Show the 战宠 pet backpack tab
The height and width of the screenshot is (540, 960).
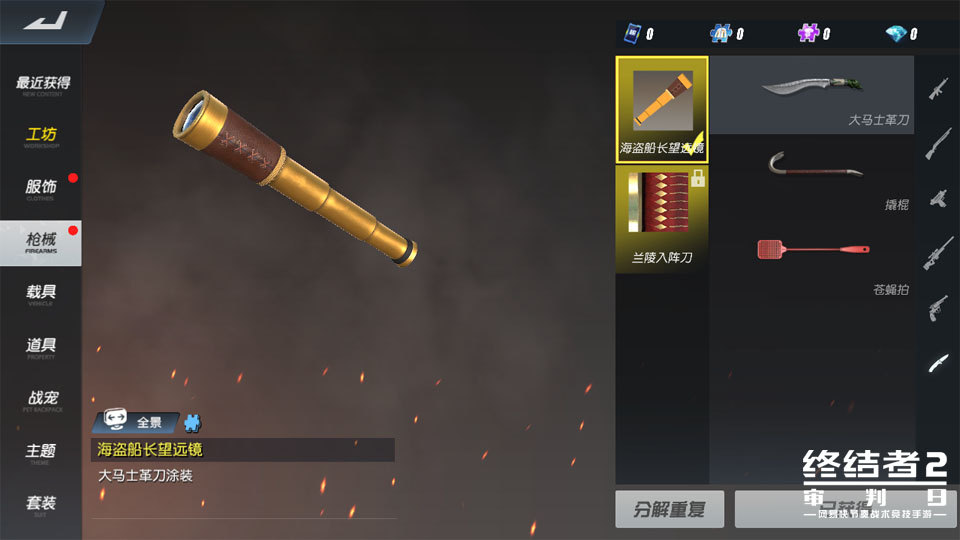(x=41, y=400)
